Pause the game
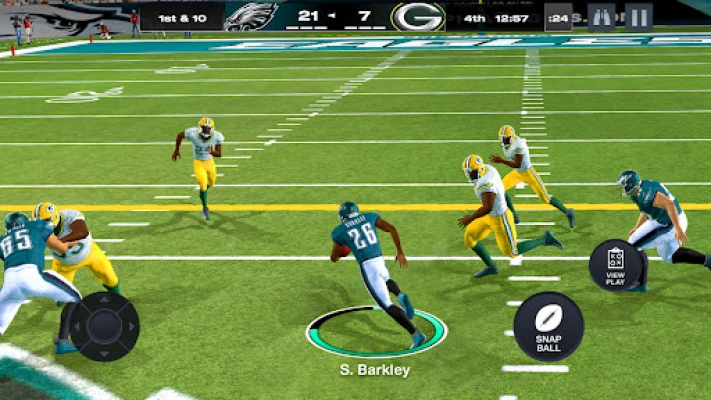 tap(638, 17)
